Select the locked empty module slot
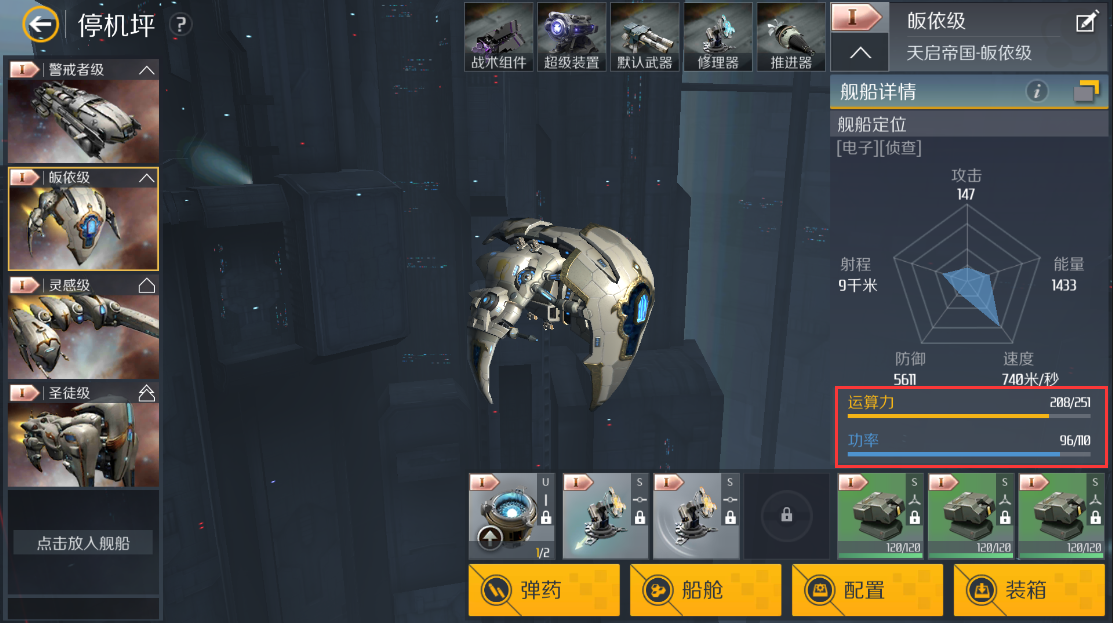 pyautogui.click(x=787, y=515)
